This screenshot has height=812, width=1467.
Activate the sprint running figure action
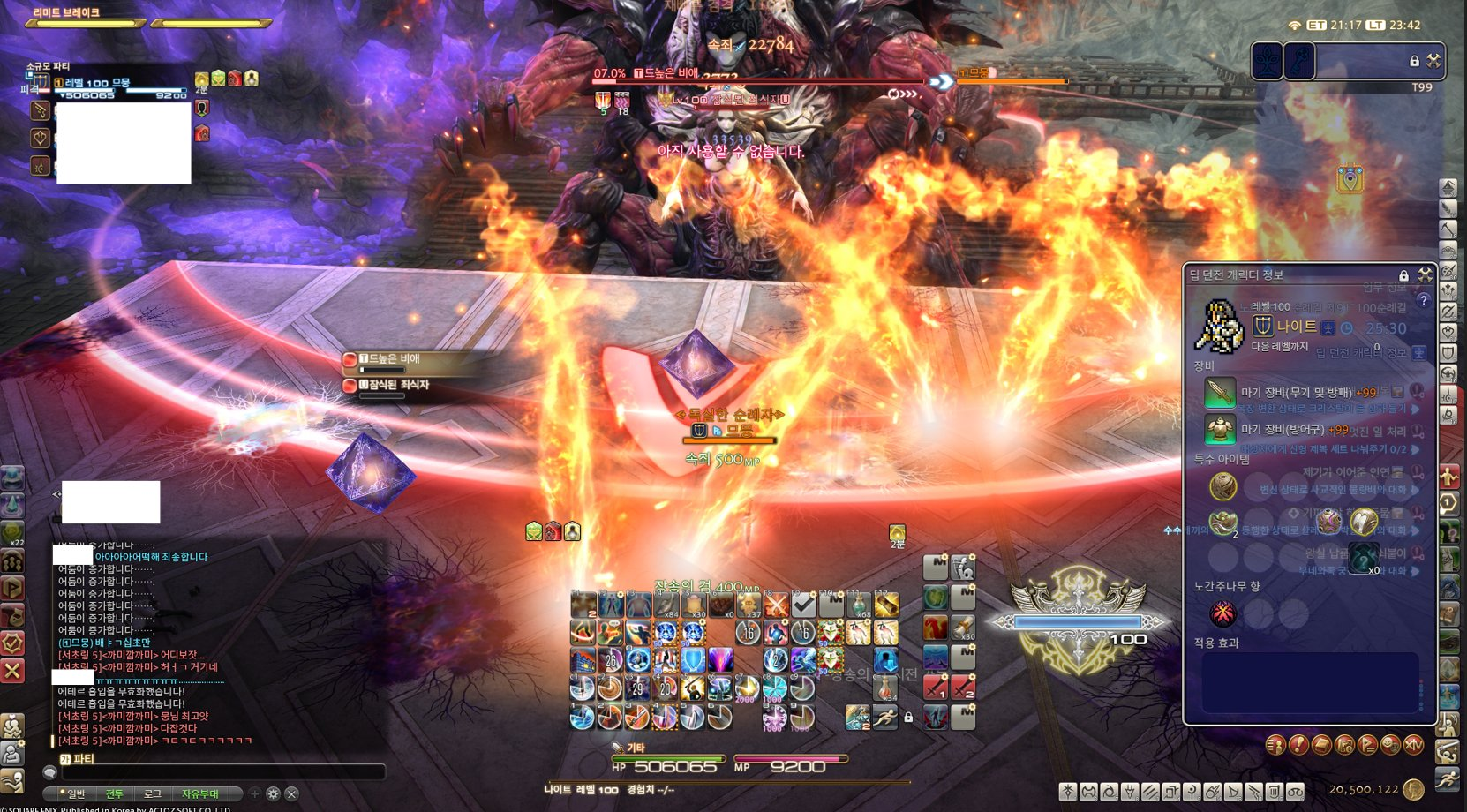(x=884, y=717)
